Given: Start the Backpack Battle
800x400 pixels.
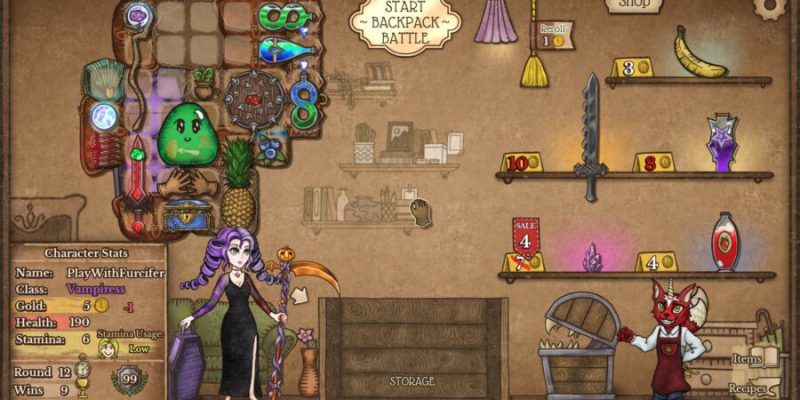Looking at the screenshot, I should coord(404,23).
